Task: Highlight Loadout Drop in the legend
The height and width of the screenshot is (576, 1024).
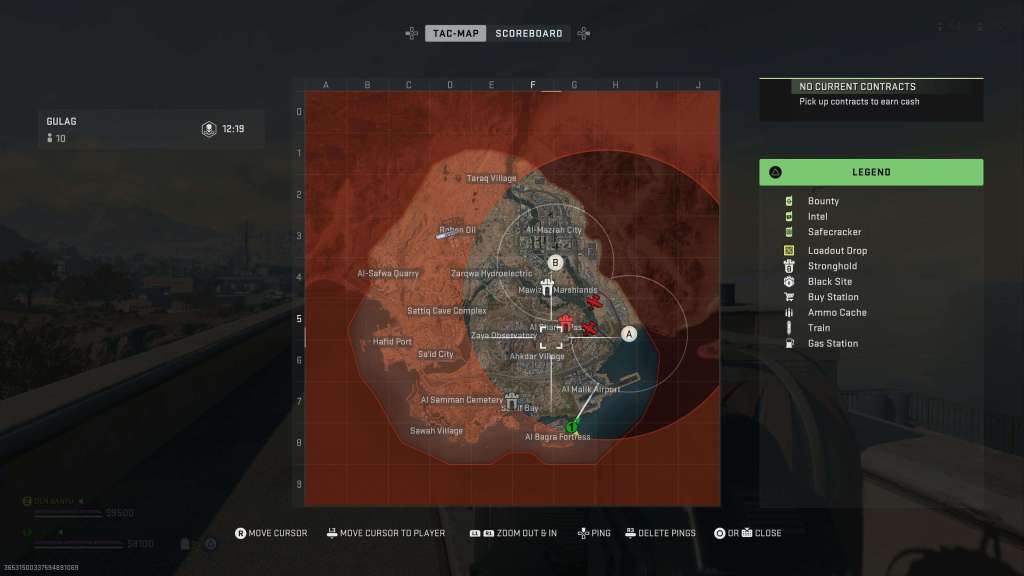Action: (x=837, y=250)
